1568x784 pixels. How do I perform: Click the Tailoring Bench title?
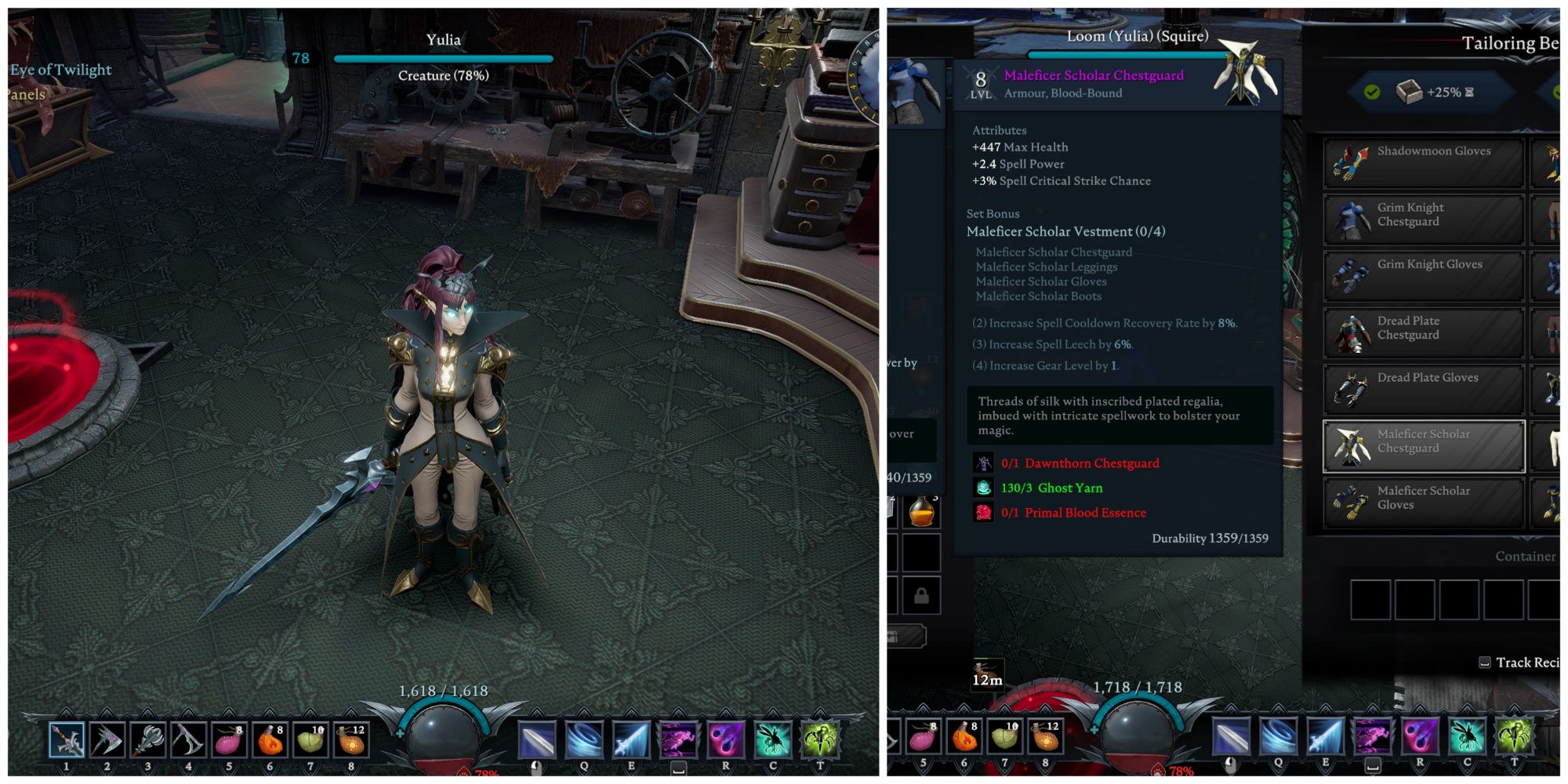[1512, 43]
